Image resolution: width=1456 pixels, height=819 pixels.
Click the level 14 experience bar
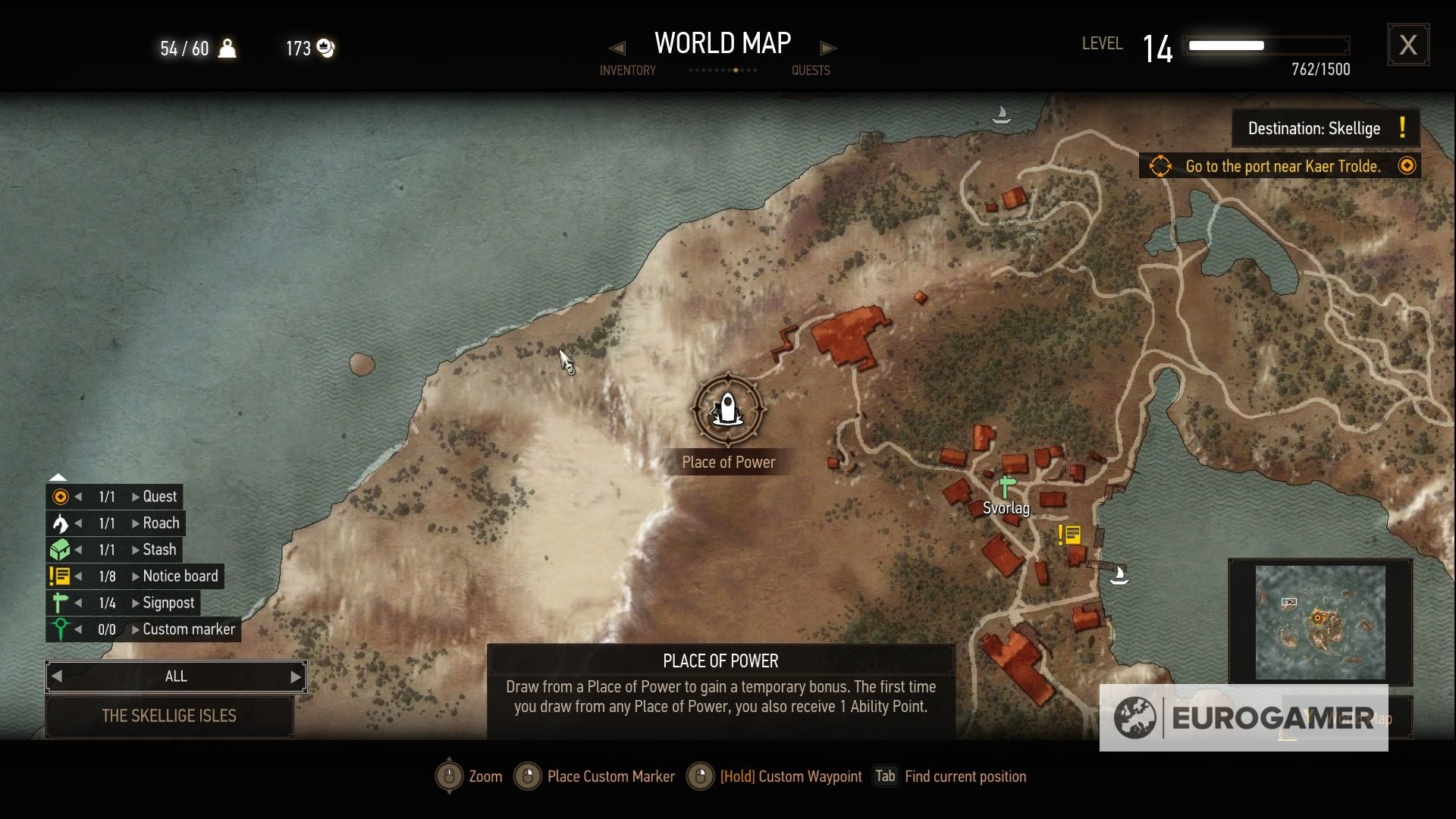click(x=1265, y=45)
